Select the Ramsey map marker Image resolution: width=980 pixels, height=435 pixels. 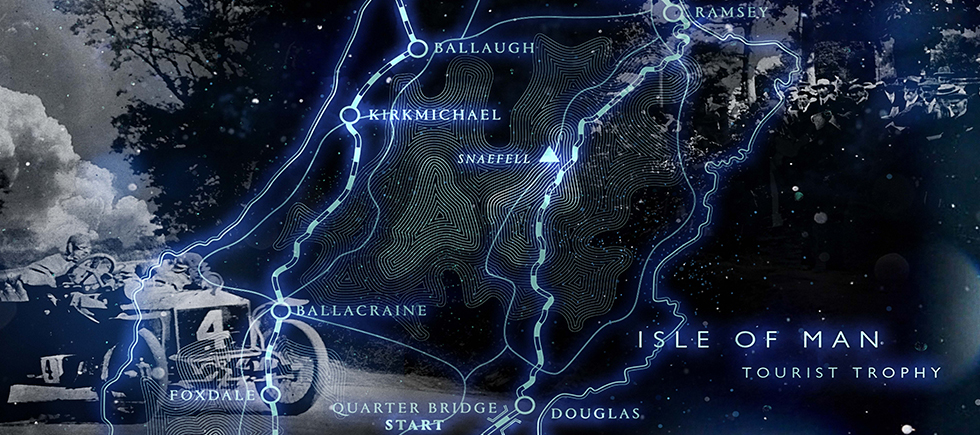tap(673, 12)
